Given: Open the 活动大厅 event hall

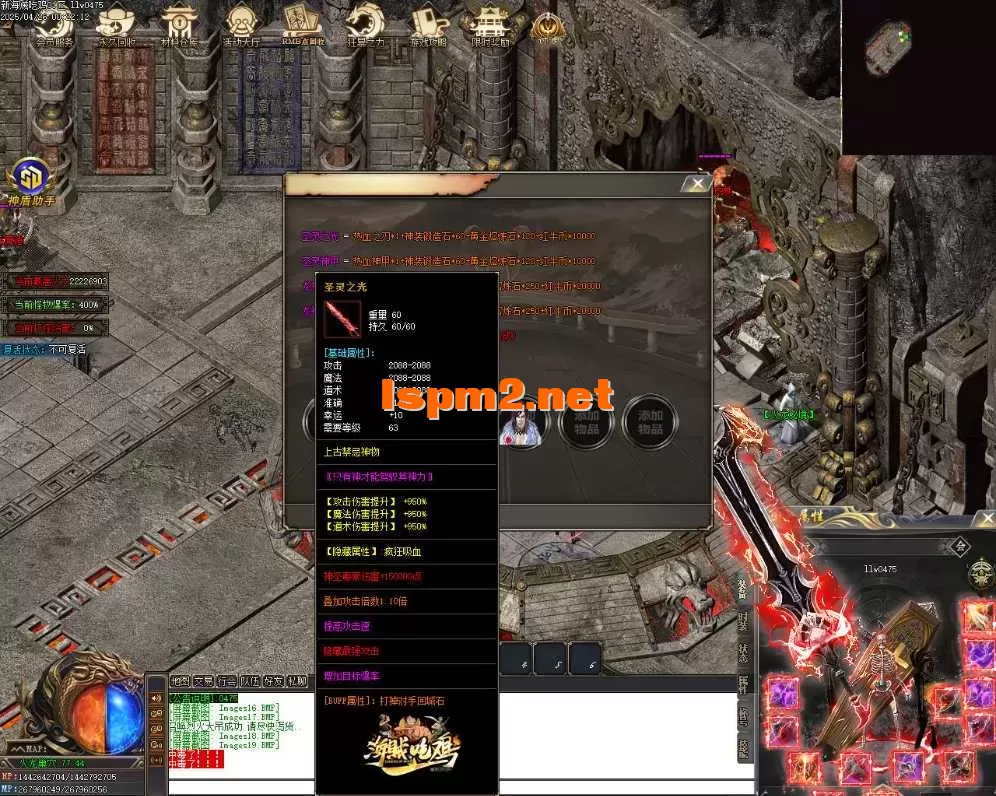Looking at the screenshot, I should (243, 26).
